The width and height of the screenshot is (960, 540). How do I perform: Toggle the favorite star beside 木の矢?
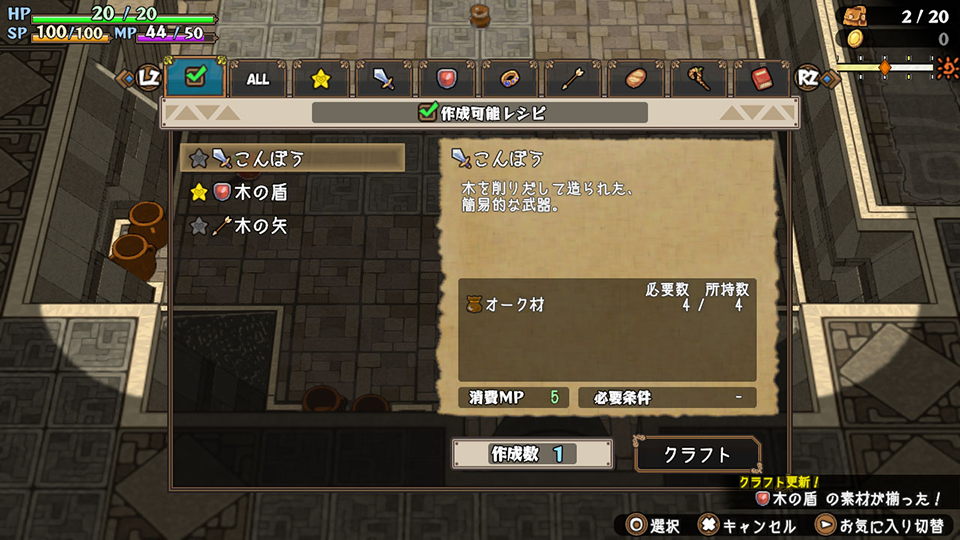(199, 226)
